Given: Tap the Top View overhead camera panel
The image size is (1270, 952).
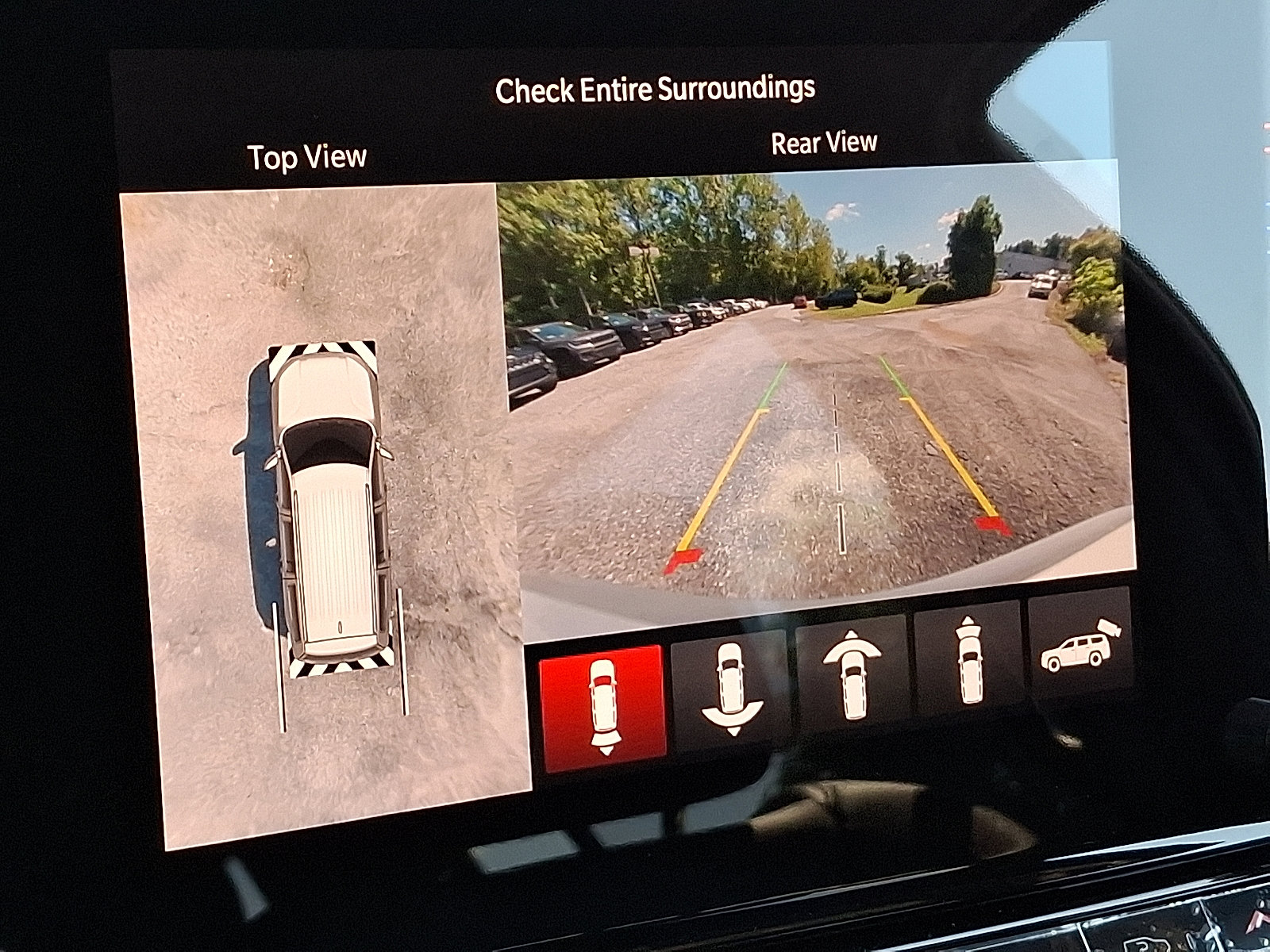Looking at the screenshot, I should pyautogui.click(x=325, y=516).
